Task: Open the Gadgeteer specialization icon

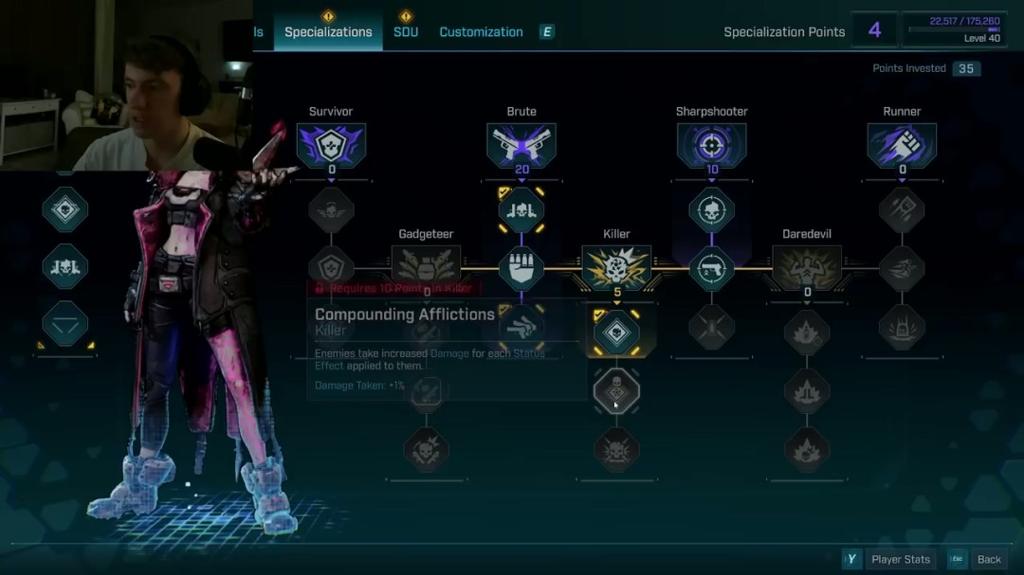Action: 426,266
